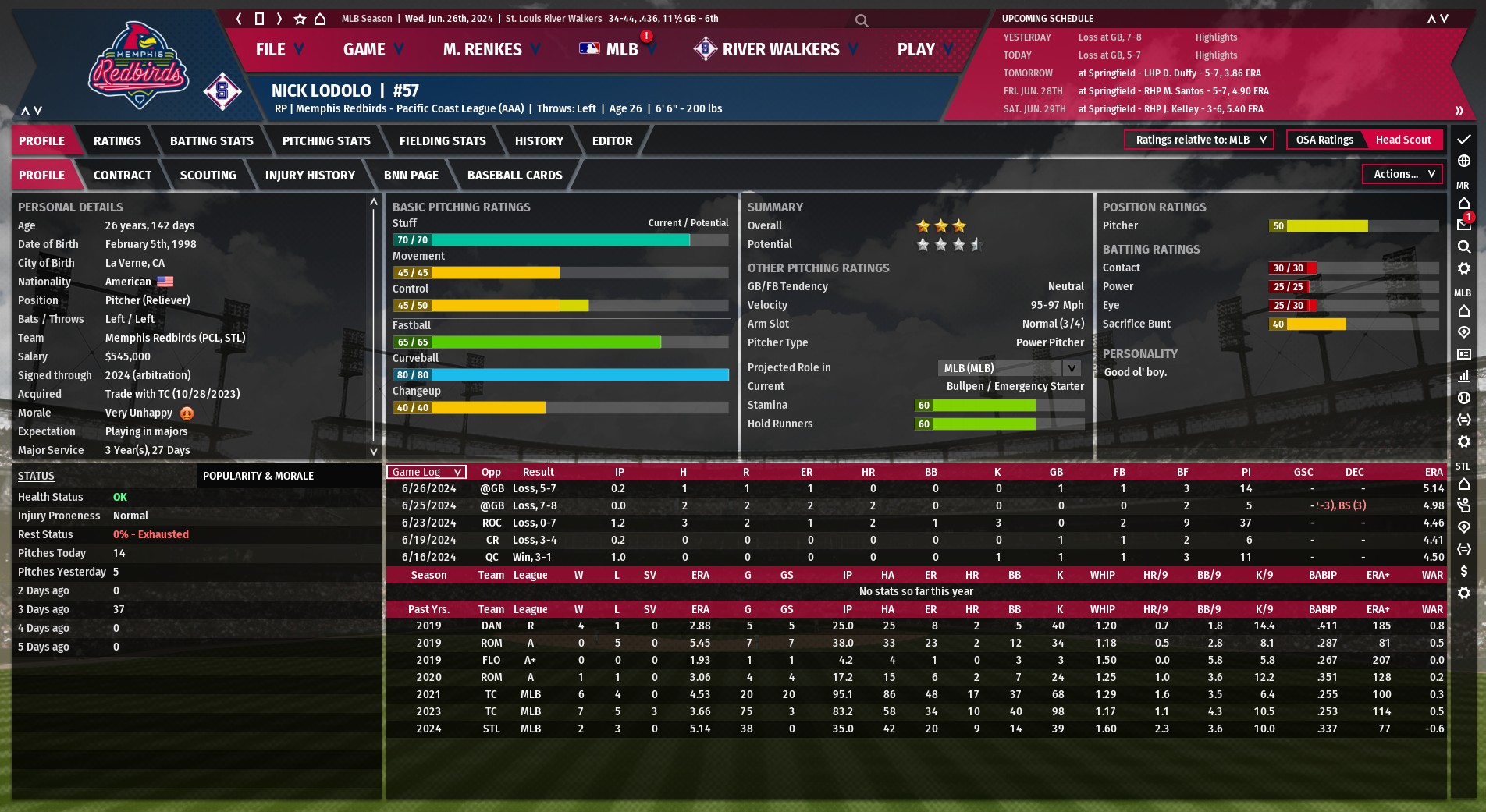Open the FILE menu
1486x812 pixels.
pyautogui.click(x=279, y=49)
